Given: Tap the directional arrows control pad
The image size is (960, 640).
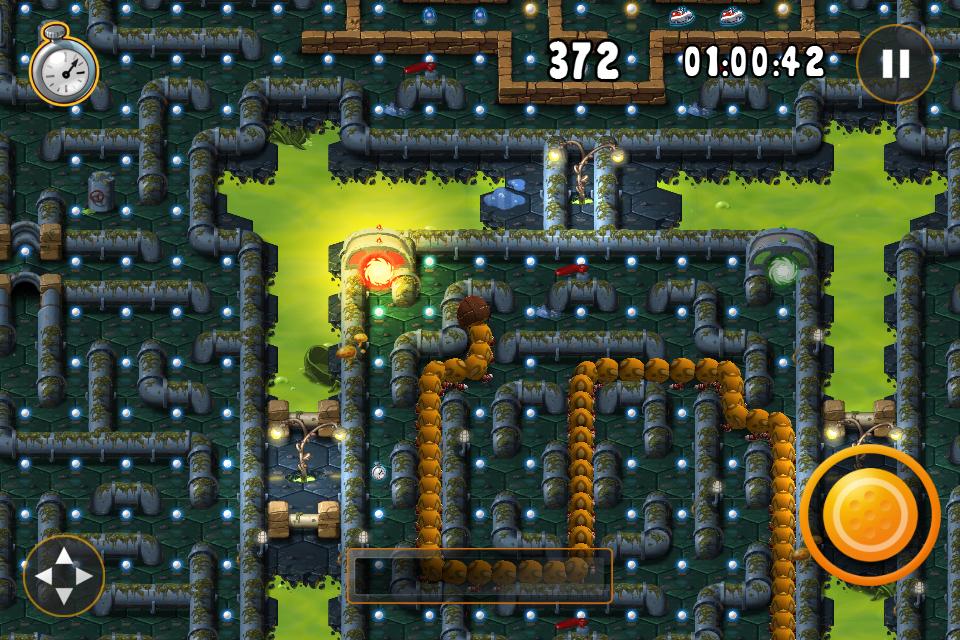Looking at the screenshot, I should tap(64, 575).
